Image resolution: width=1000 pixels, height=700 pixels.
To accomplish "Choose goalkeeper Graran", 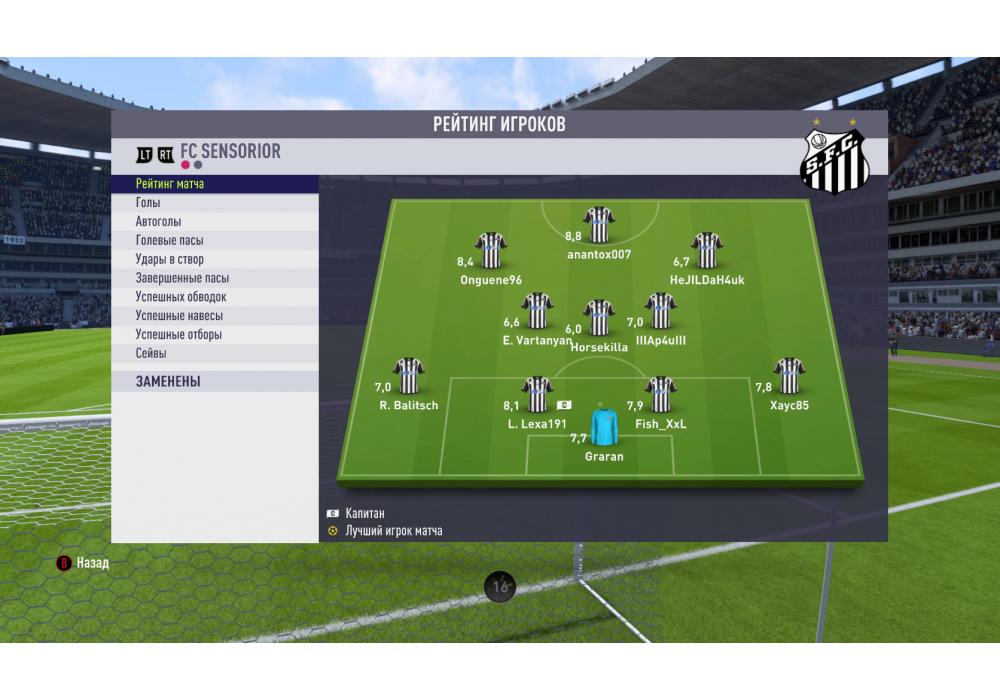I will 604,427.
